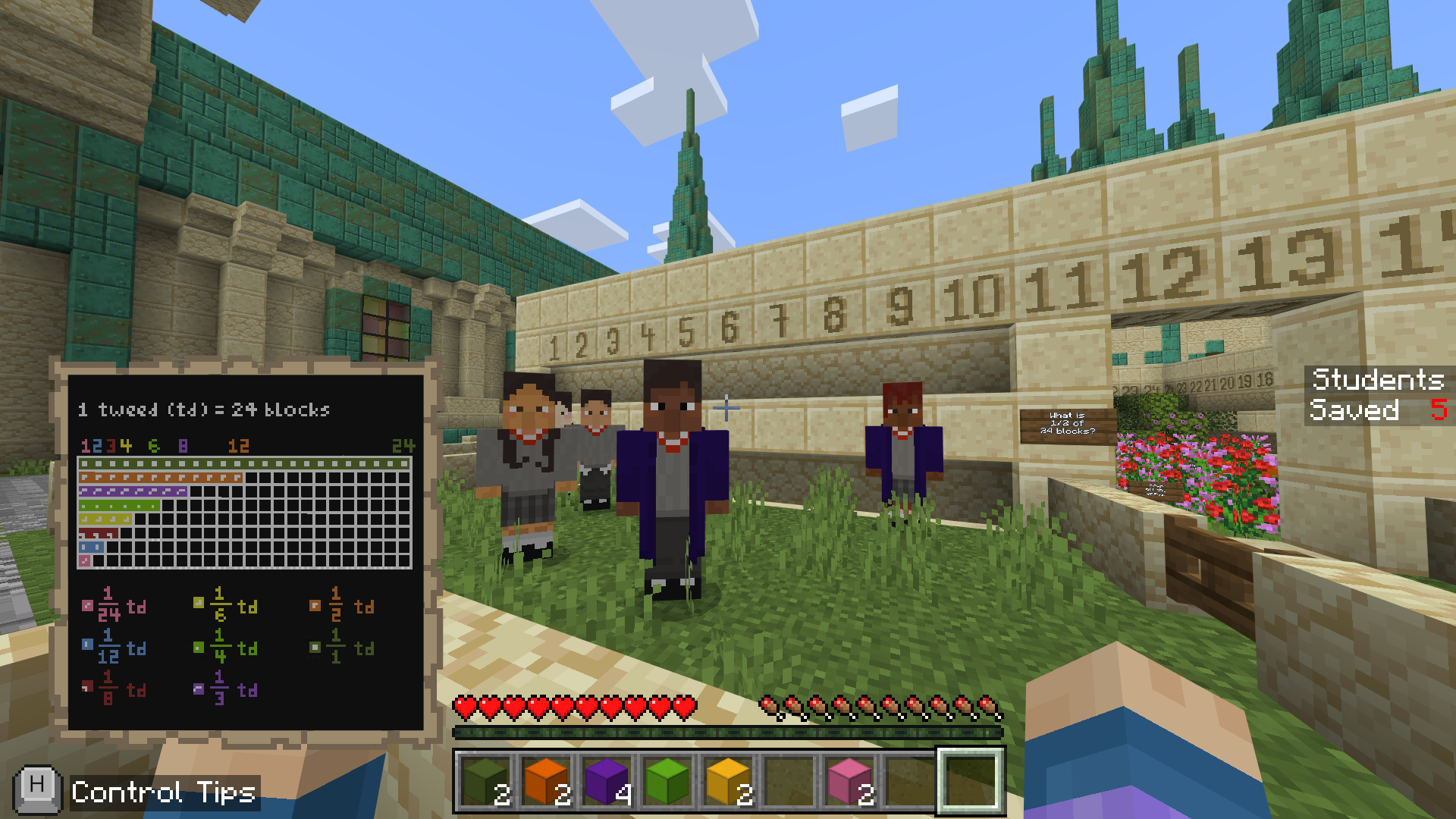Switch to the yellow block hotbar slot
Image resolution: width=1456 pixels, height=819 pixels.
click(728, 781)
